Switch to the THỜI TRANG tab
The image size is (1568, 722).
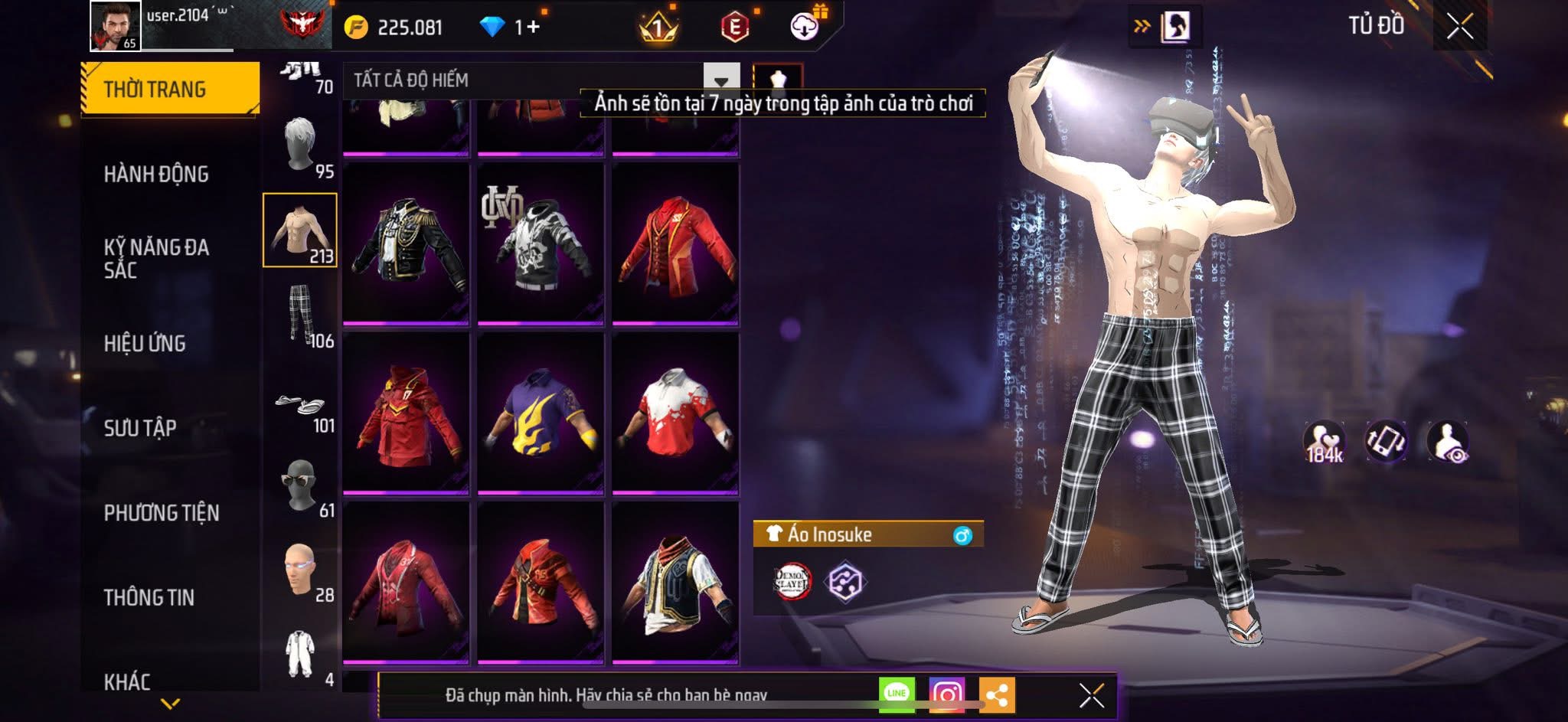coord(169,89)
